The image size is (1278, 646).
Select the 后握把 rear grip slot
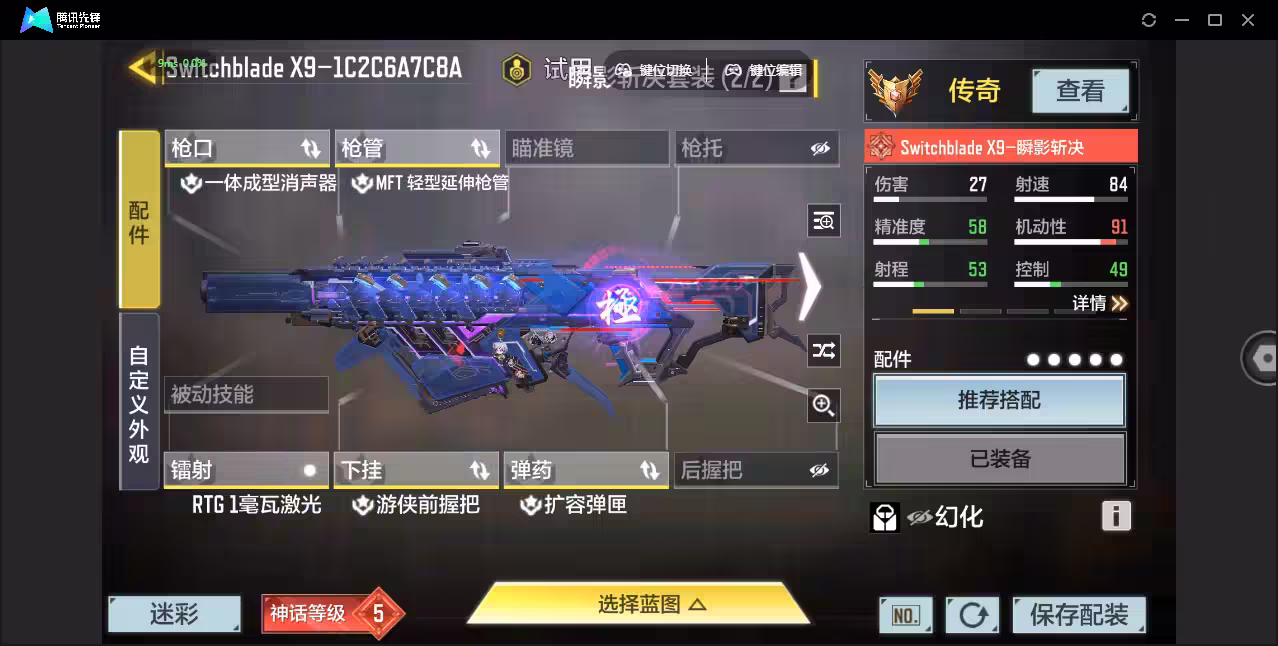coord(756,470)
